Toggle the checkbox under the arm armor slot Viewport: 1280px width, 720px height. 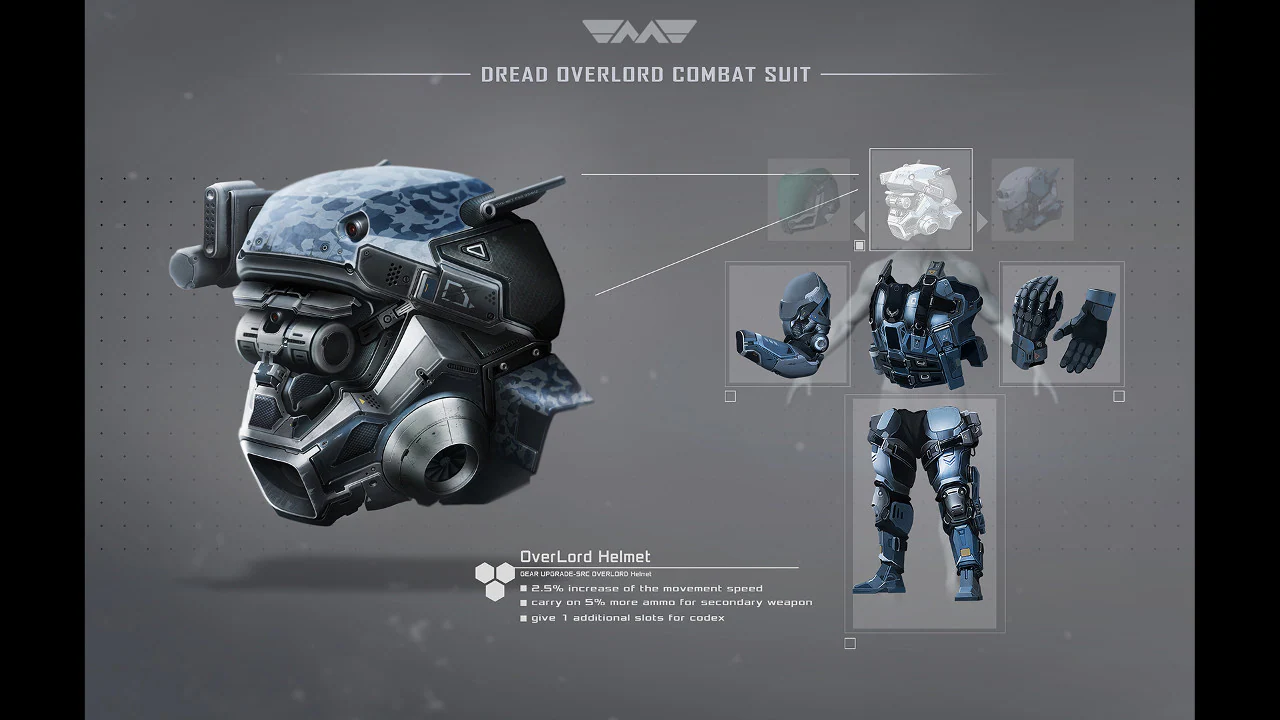pos(731,397)
